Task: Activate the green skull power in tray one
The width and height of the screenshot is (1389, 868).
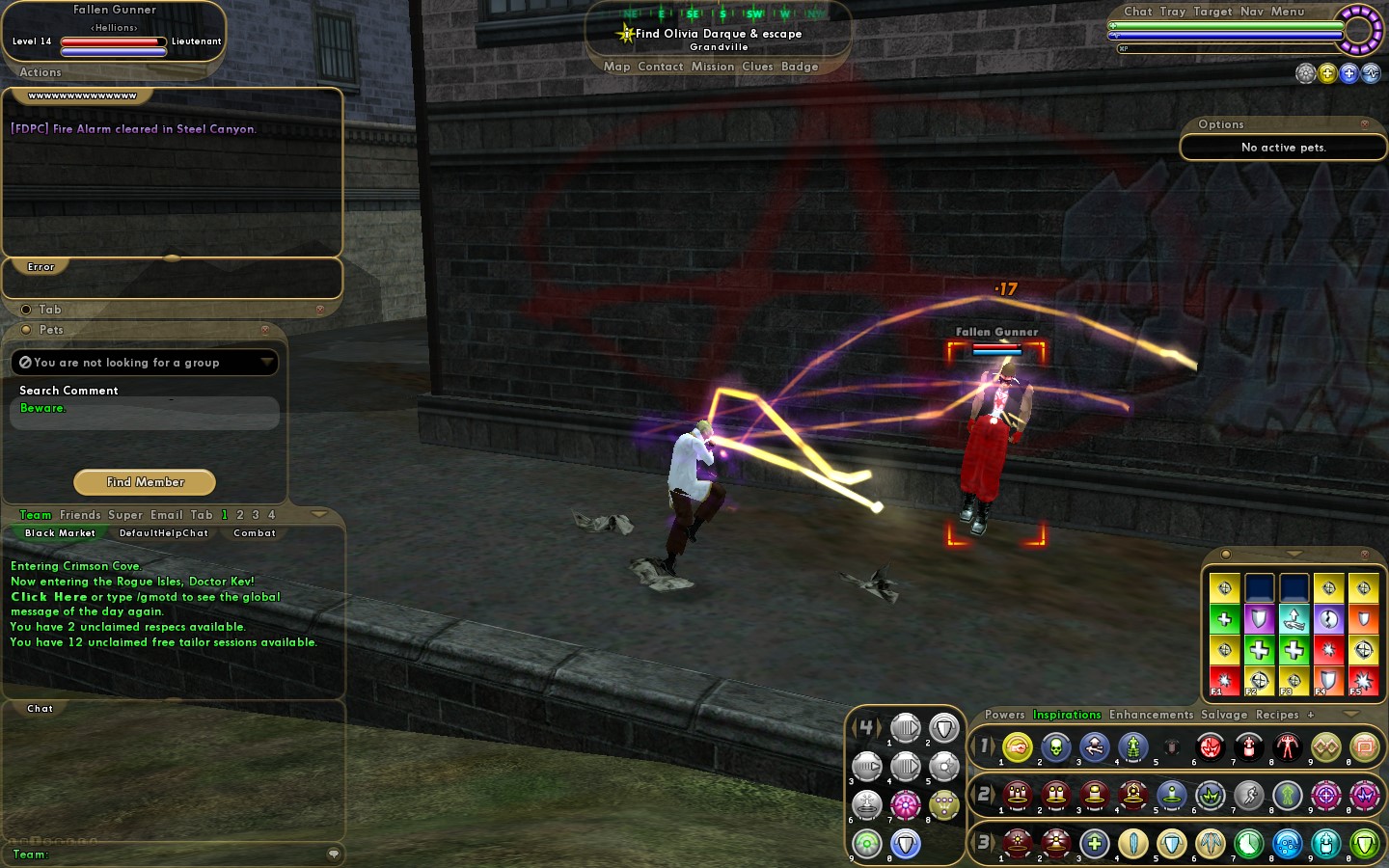Action: (x=1056, y=746)
